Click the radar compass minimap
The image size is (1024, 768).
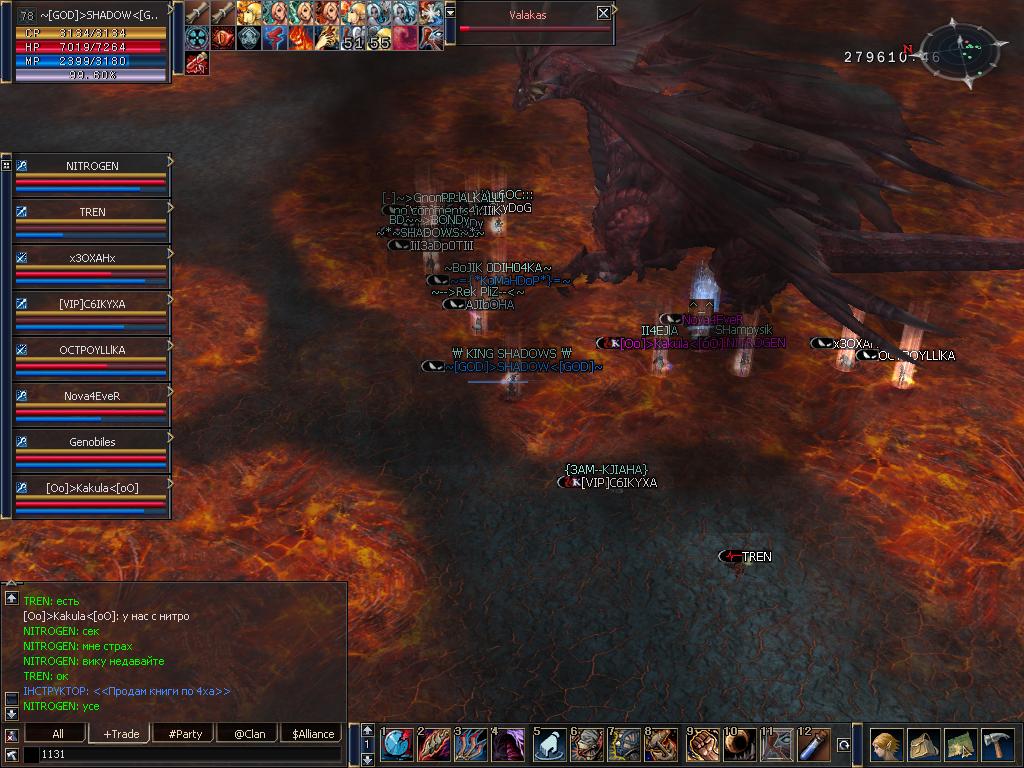point(958,47)
